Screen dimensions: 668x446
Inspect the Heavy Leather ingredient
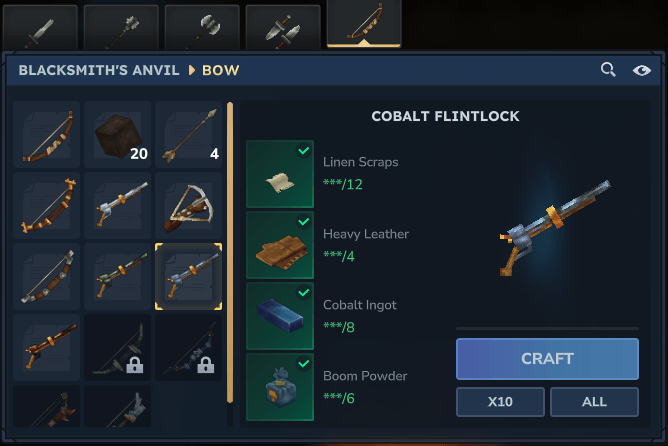[280, 245]
